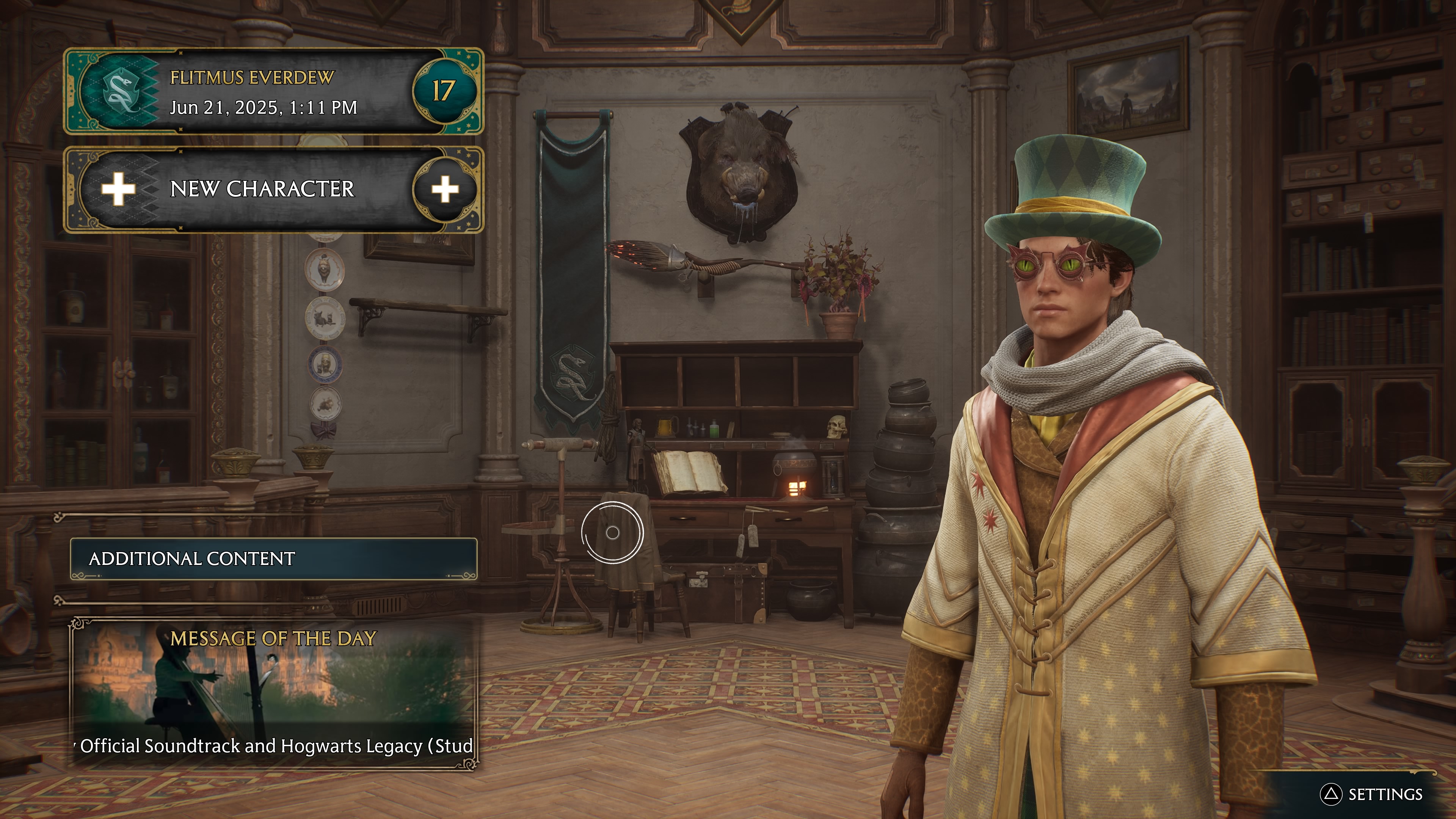Viewport: 1456px width, 819px height.
Task: Load the Flitmus Everdew save slot
Action: (x=273, y=91)
